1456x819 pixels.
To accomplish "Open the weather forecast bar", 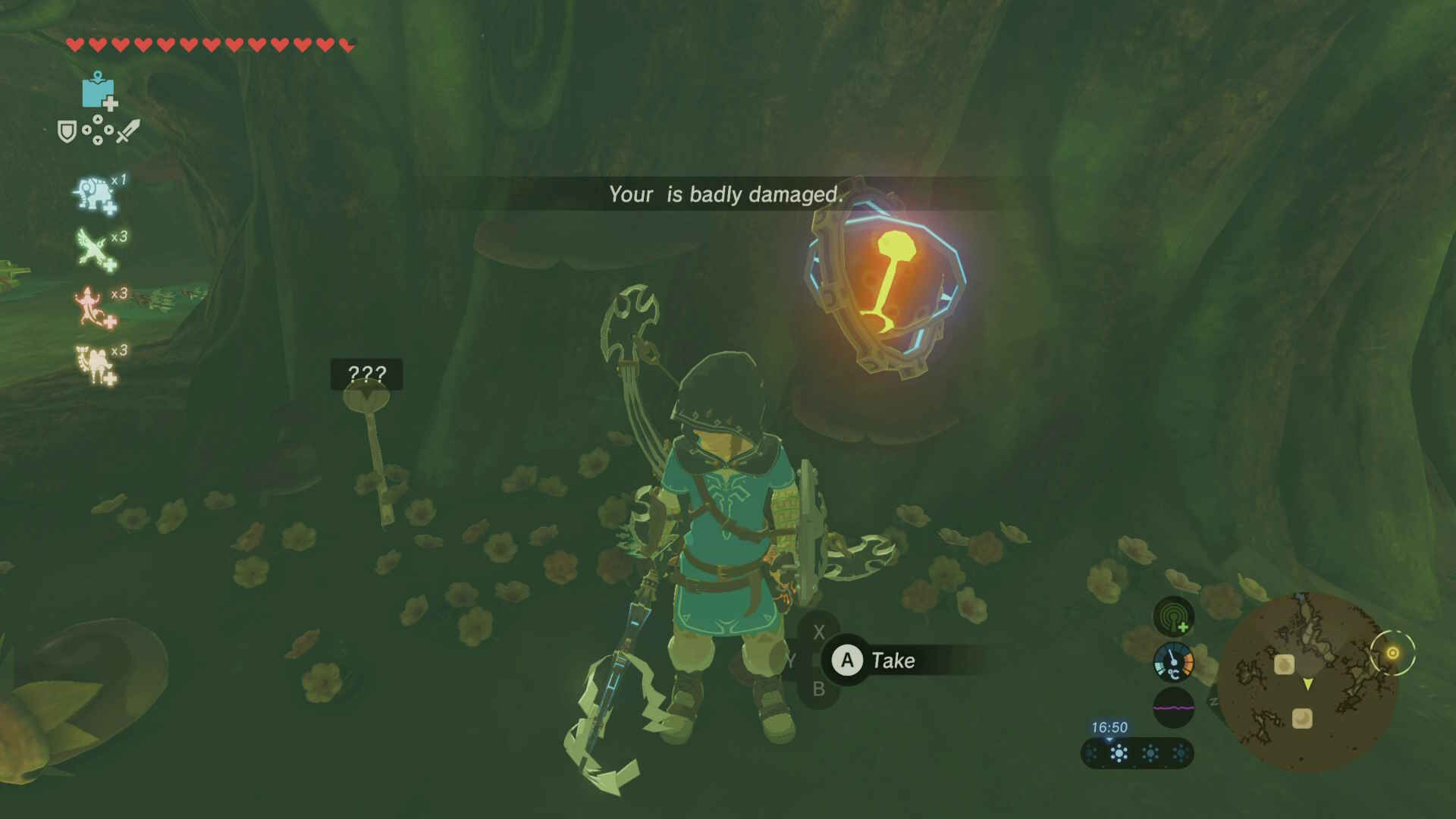I will click(1137, 754).
